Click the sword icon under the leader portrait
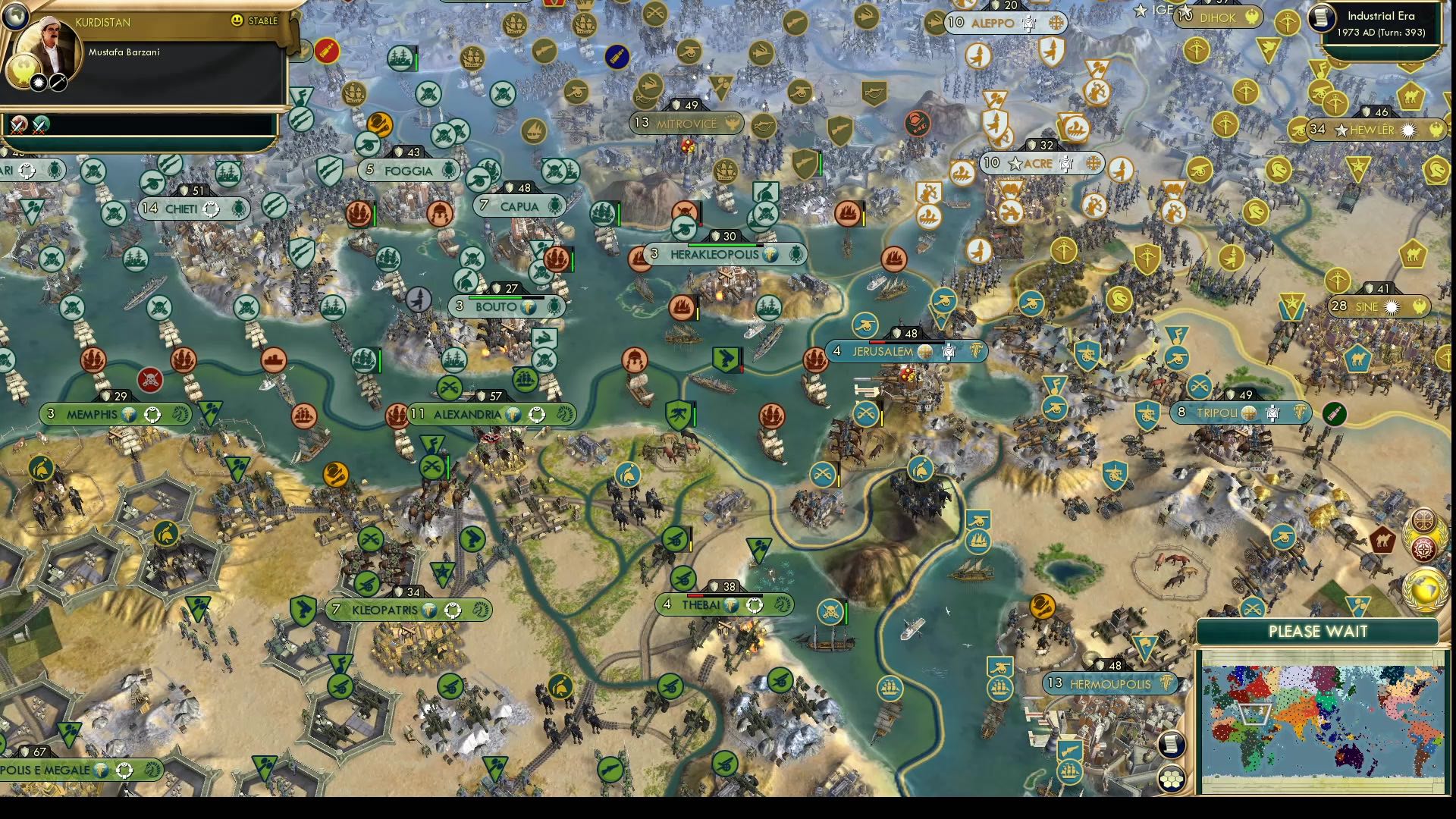 point(58,83)
